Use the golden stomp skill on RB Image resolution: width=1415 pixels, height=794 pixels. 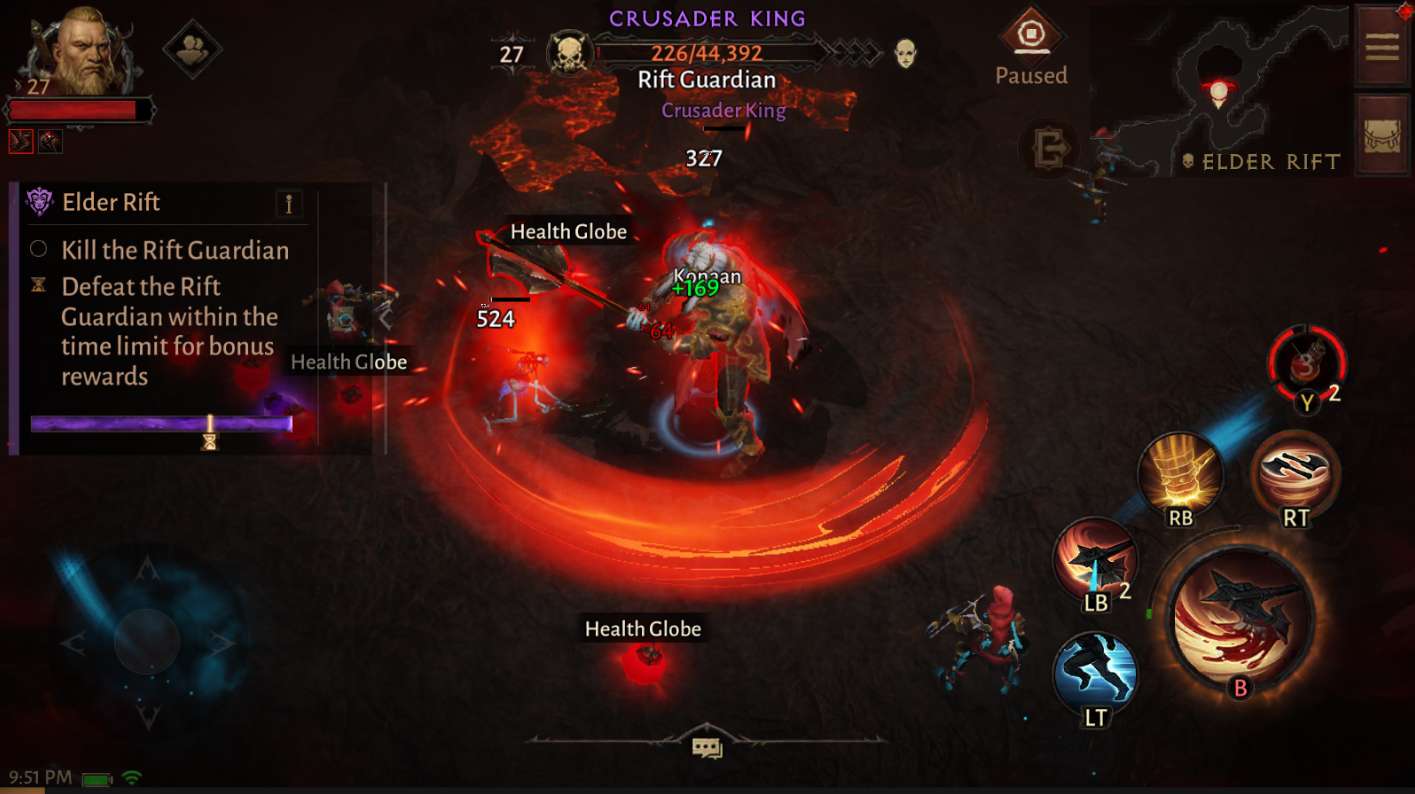[x=1181, y=477]
